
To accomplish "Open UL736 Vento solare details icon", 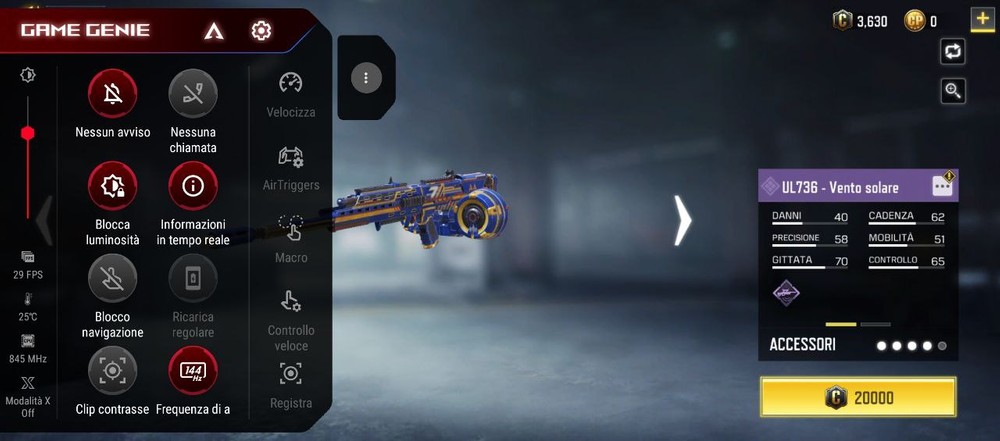I will point(942,185).
